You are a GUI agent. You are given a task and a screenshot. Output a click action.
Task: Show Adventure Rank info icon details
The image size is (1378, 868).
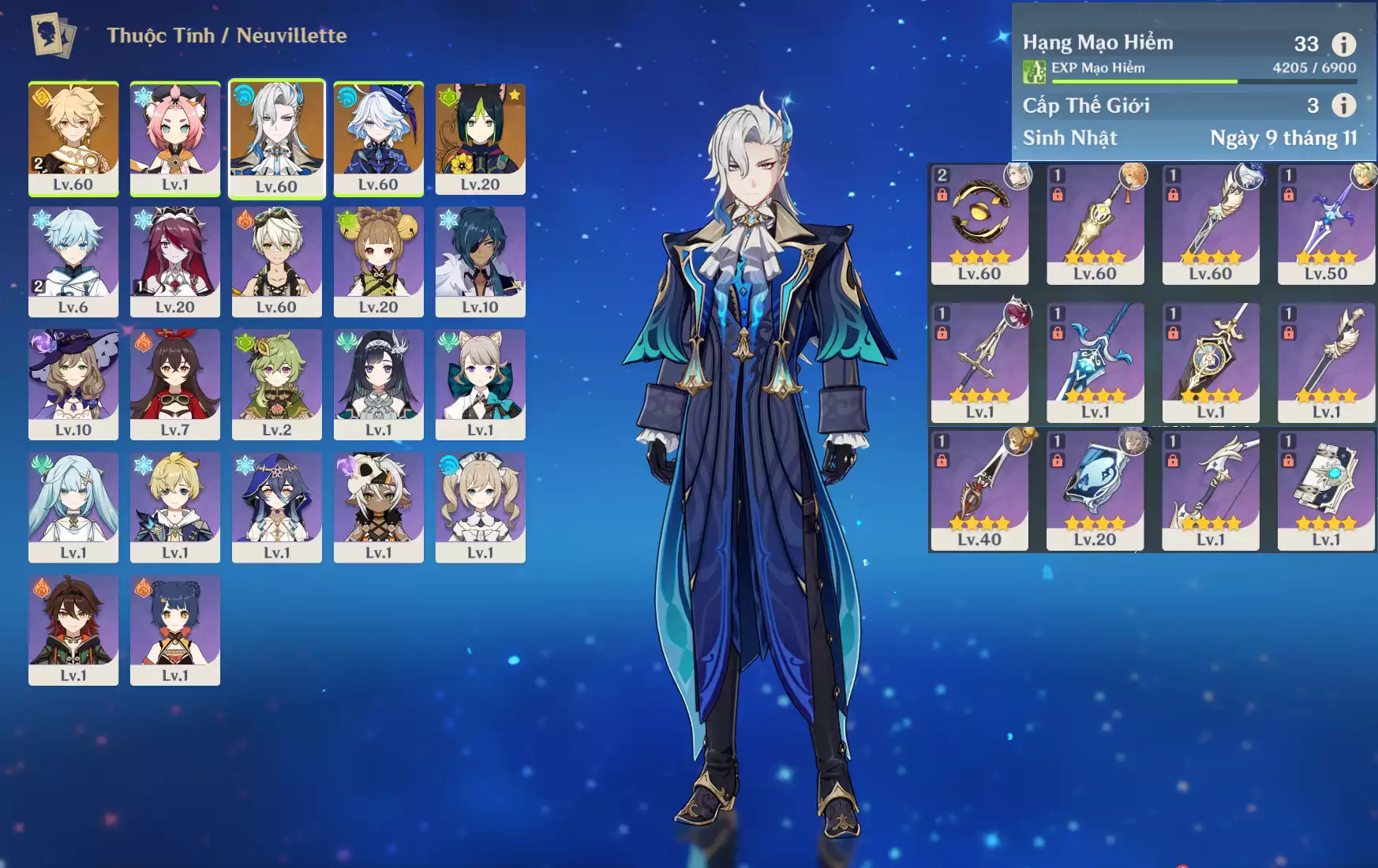pyautogui.click(x=1343, y=44)
